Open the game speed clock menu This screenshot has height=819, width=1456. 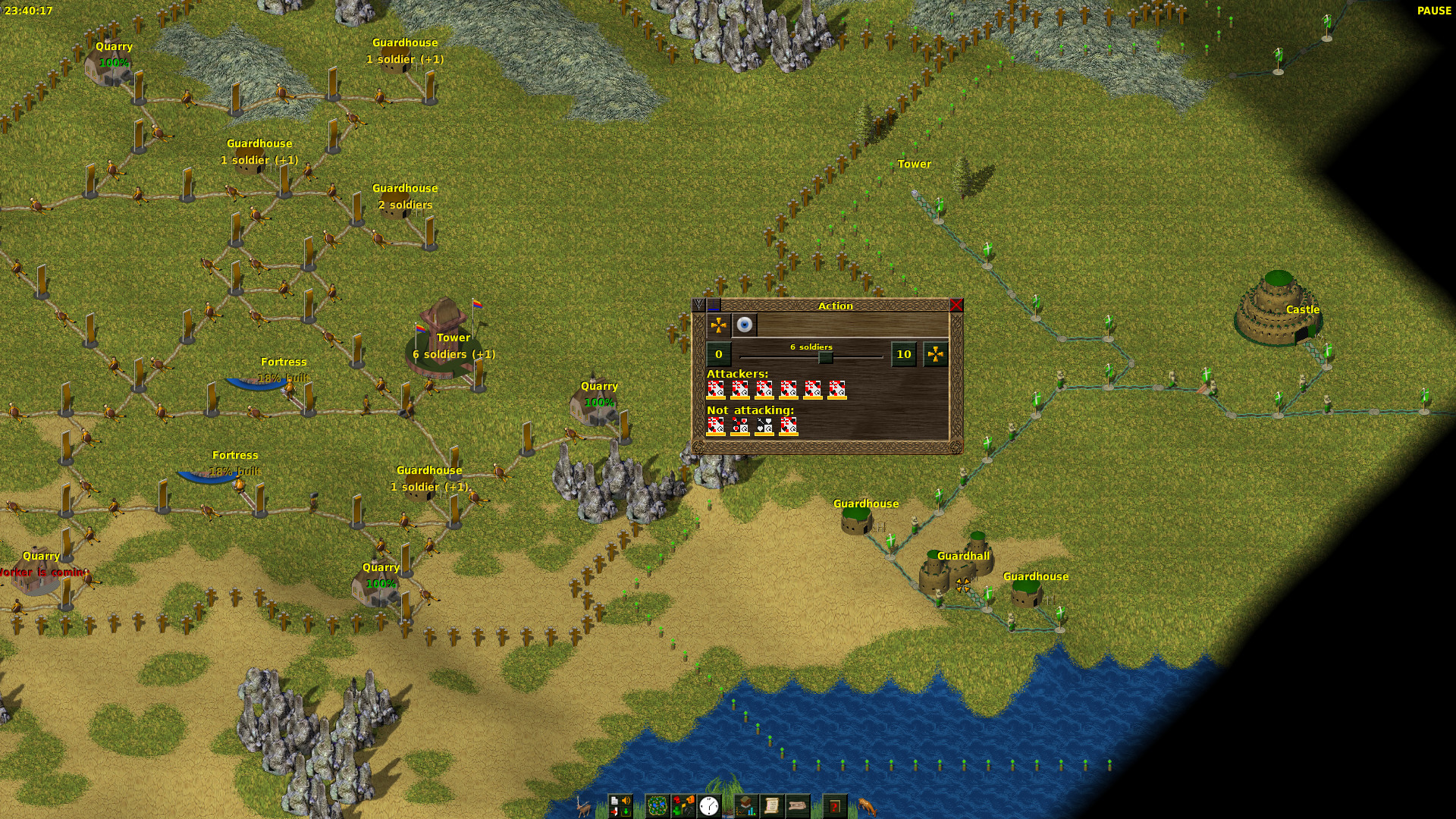709,805
